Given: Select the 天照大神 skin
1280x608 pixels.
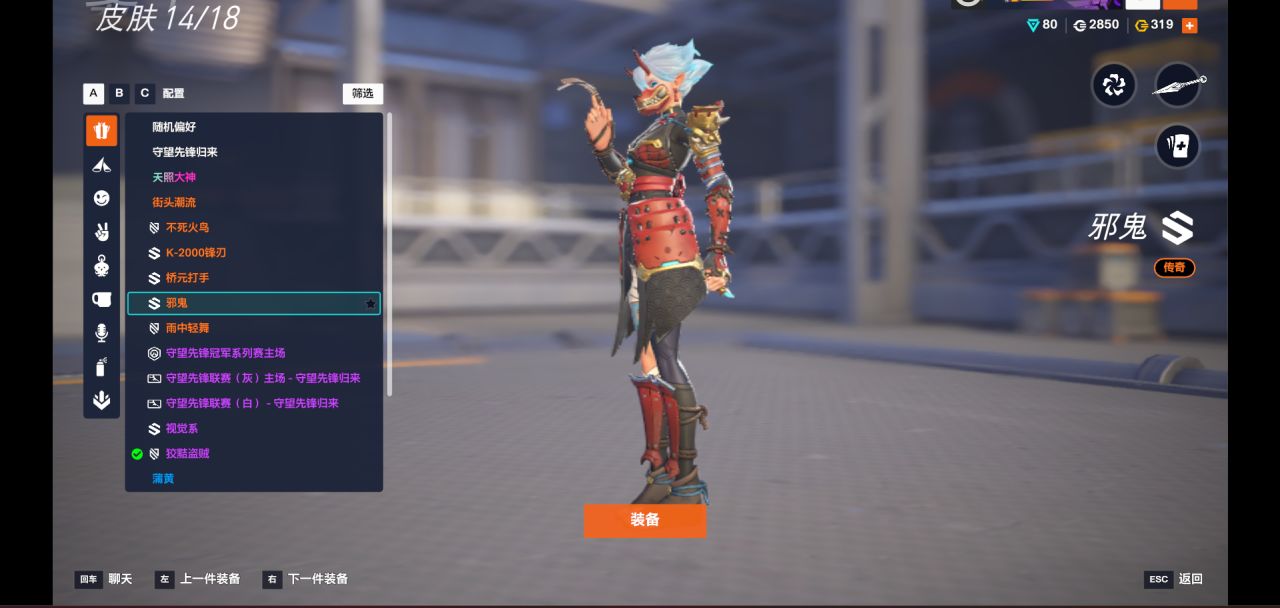Looking at the screenshot, I should [174, 177].
